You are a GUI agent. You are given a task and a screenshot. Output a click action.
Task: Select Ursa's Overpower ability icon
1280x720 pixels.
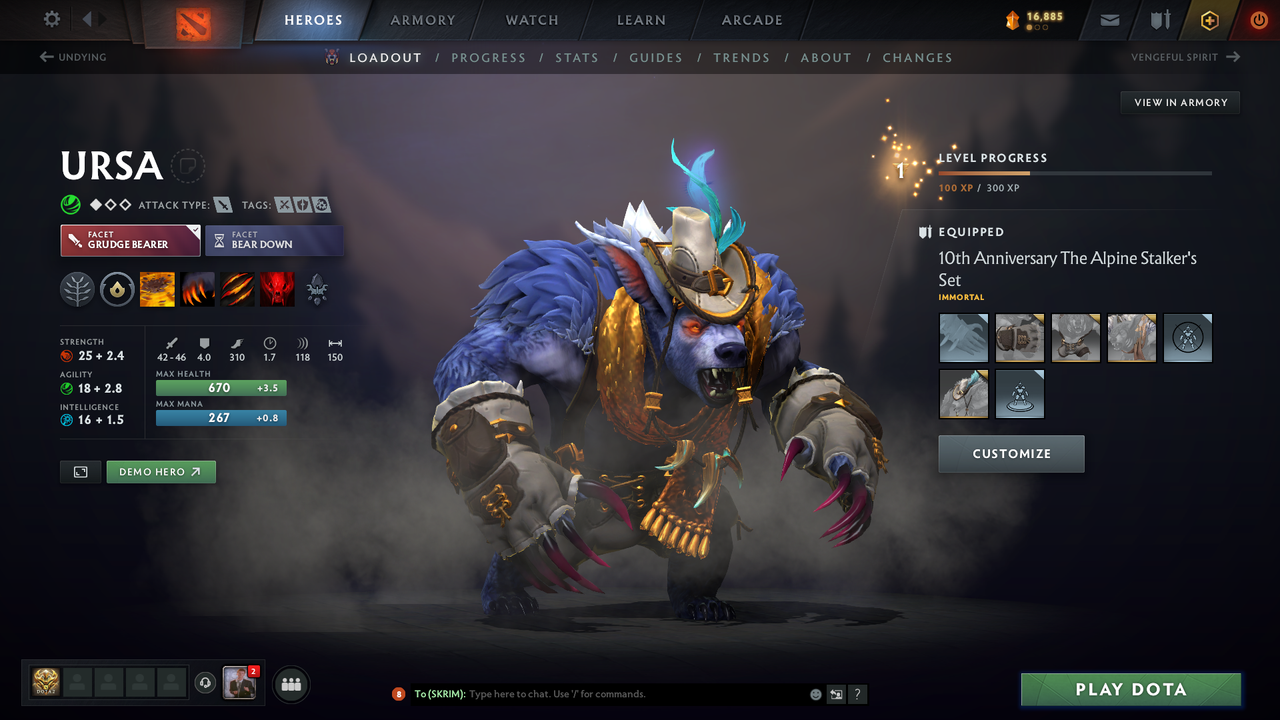(197, 289)
